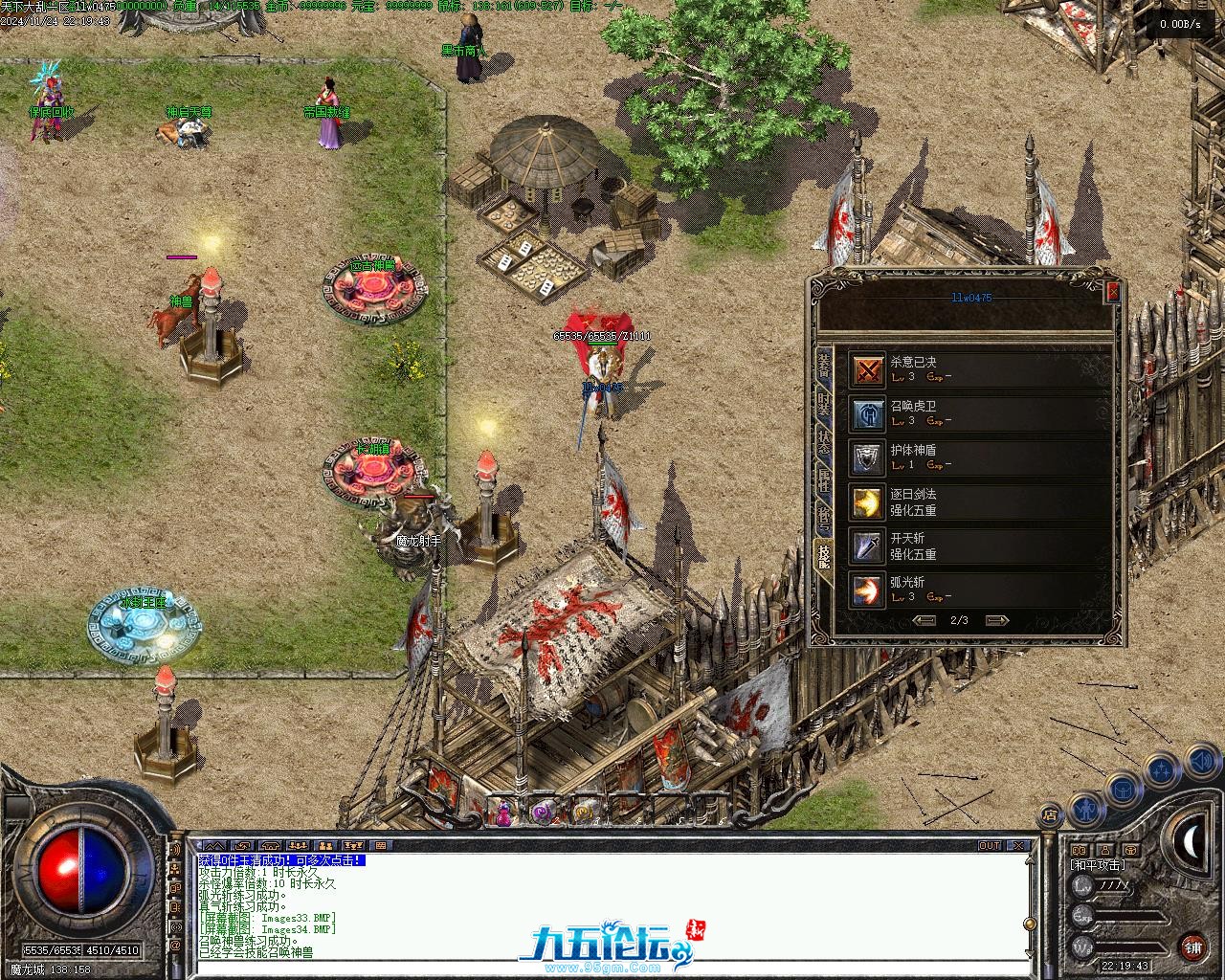The width and height of the screenshot is (1225, 980).
Task: Open the bag inventory round button
Action: click(1122, 791)
